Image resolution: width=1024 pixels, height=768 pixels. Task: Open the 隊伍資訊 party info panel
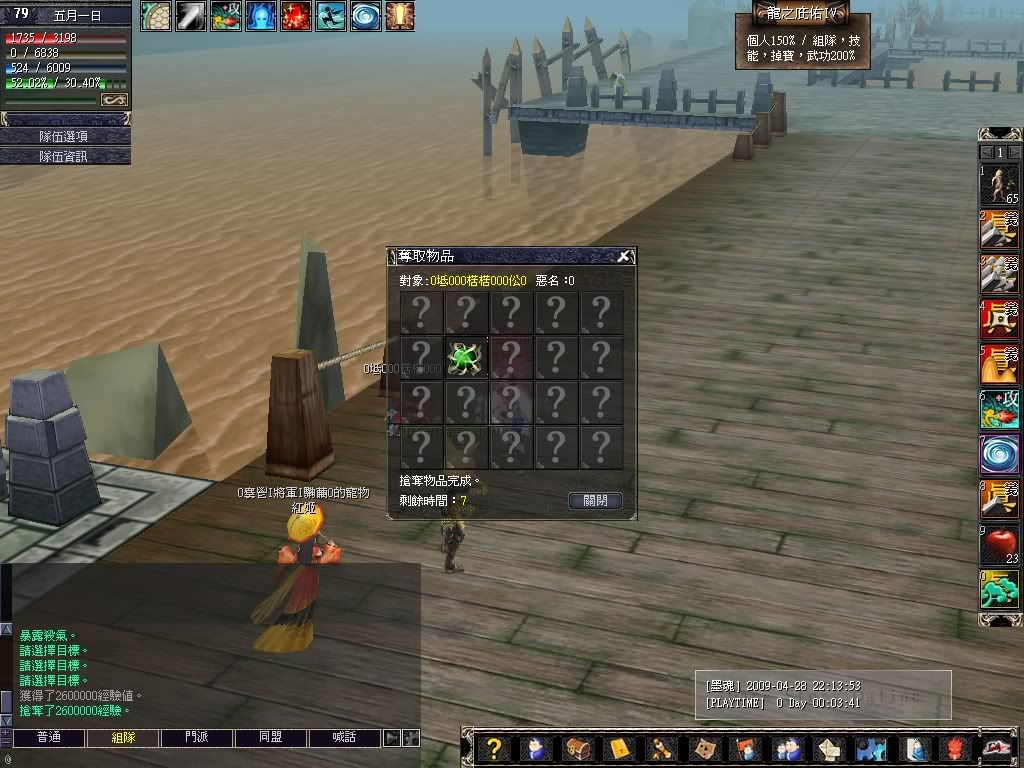tap(65, 156)
